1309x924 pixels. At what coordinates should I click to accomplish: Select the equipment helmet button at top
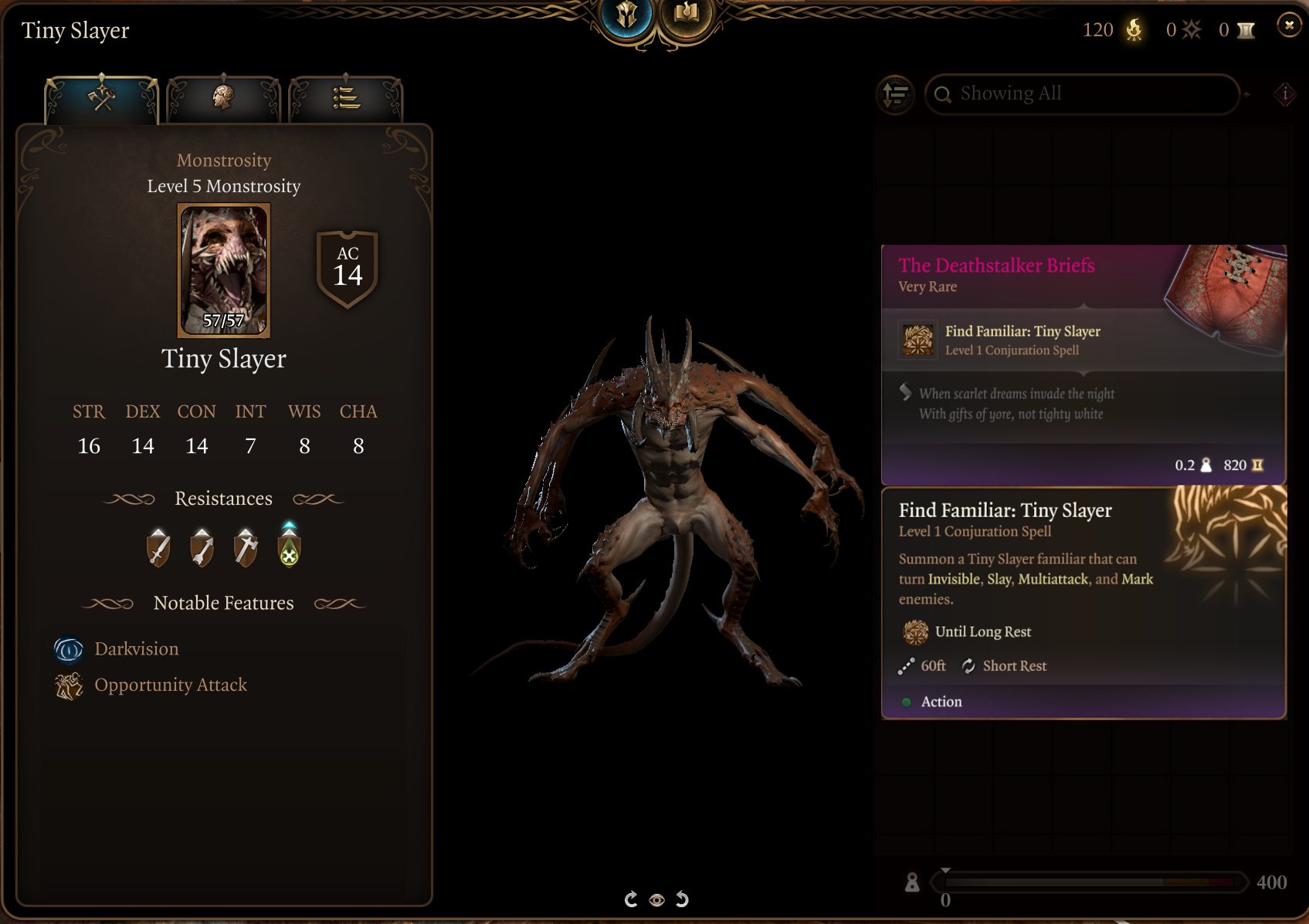click(x=626, y=15)
